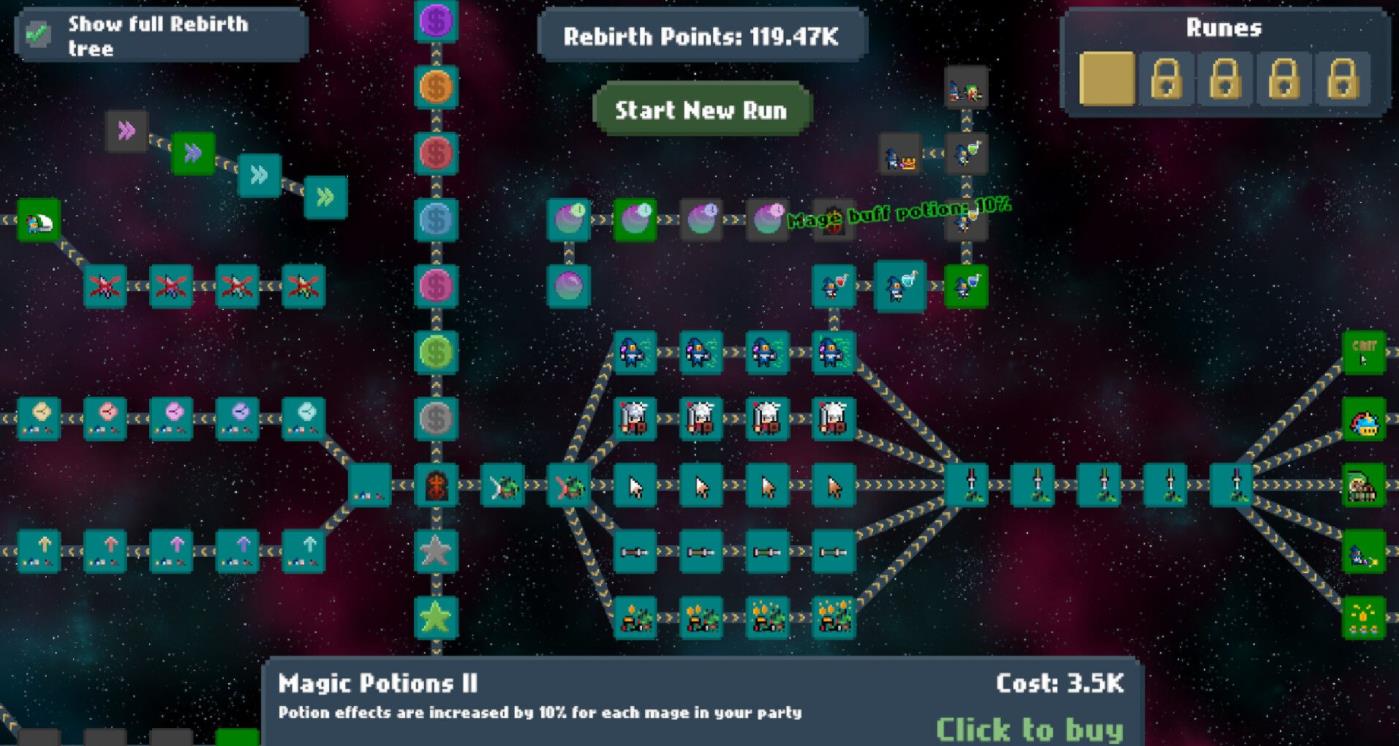Select the CRIT upgrade node

[x=1364, y=352]
